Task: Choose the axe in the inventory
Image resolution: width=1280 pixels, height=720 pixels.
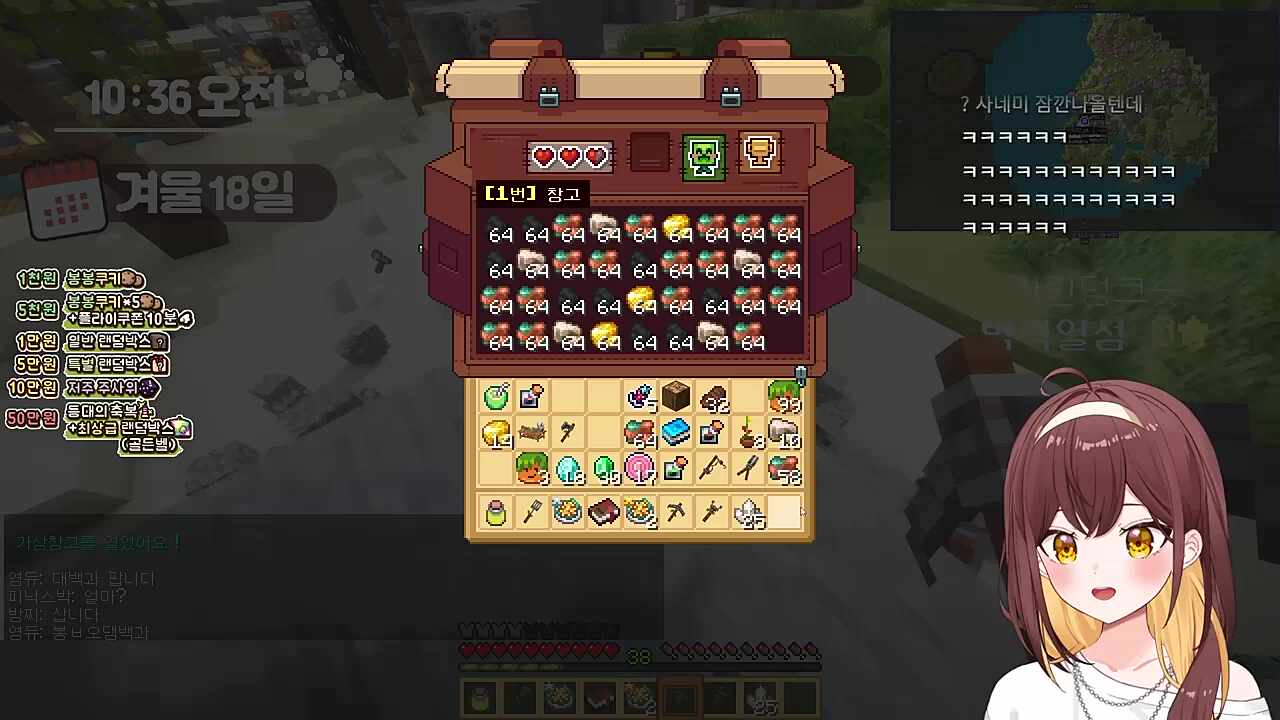Action: click(x=568, y=433)
